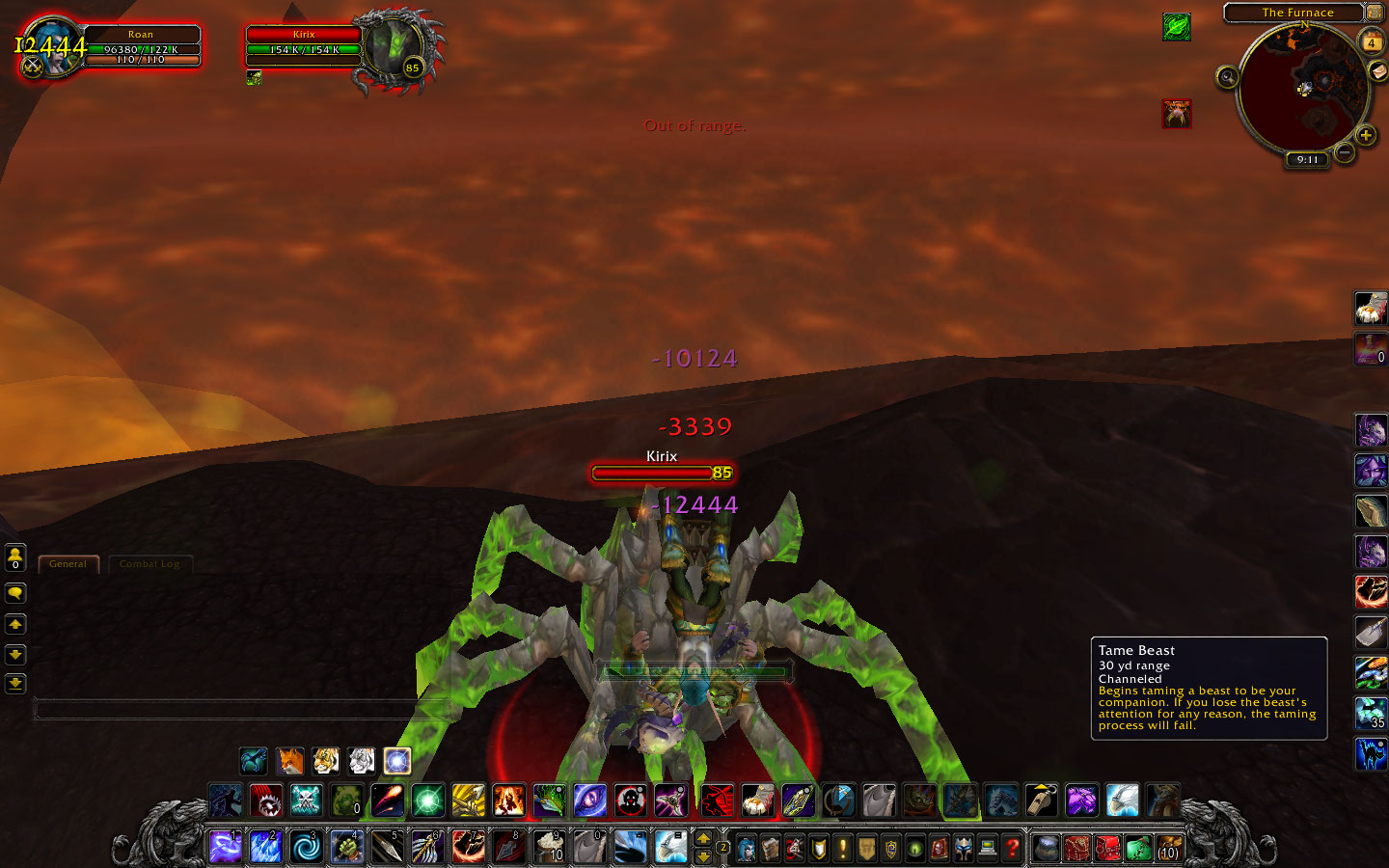Select the fox aspect stance icon
Screen dimensions: 1389x868
[x=289, y=761]
